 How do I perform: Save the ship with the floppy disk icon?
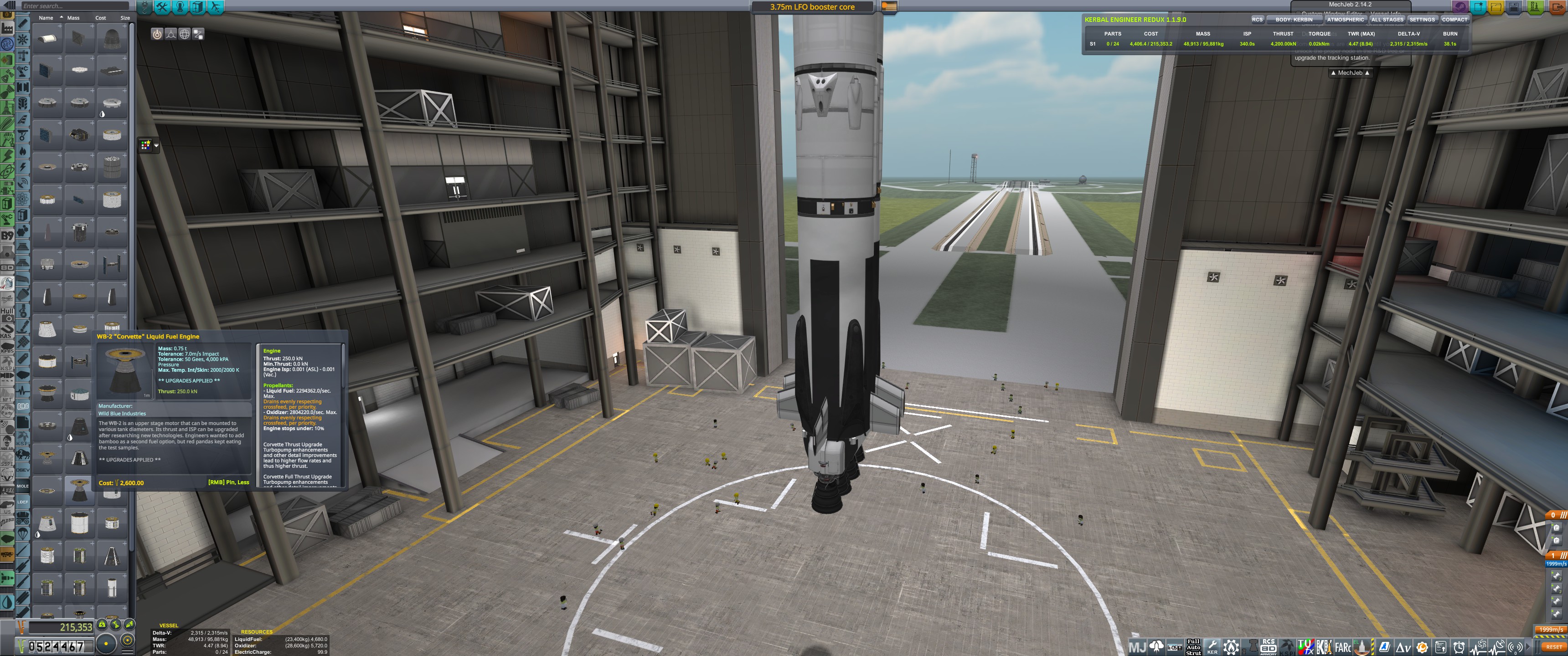[1514, 7]
